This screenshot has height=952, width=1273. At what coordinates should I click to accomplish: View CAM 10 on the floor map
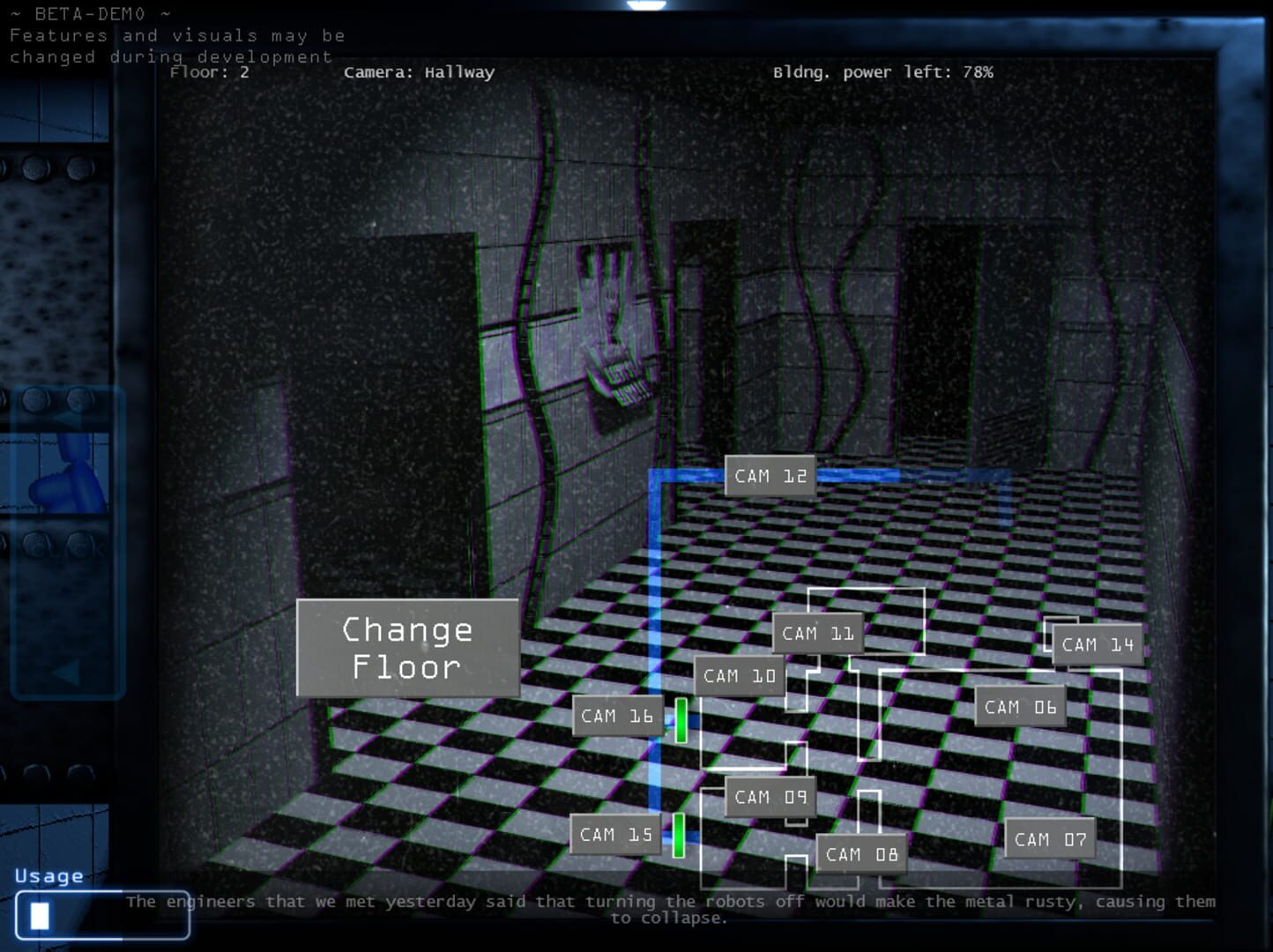[x=739, y=675]
